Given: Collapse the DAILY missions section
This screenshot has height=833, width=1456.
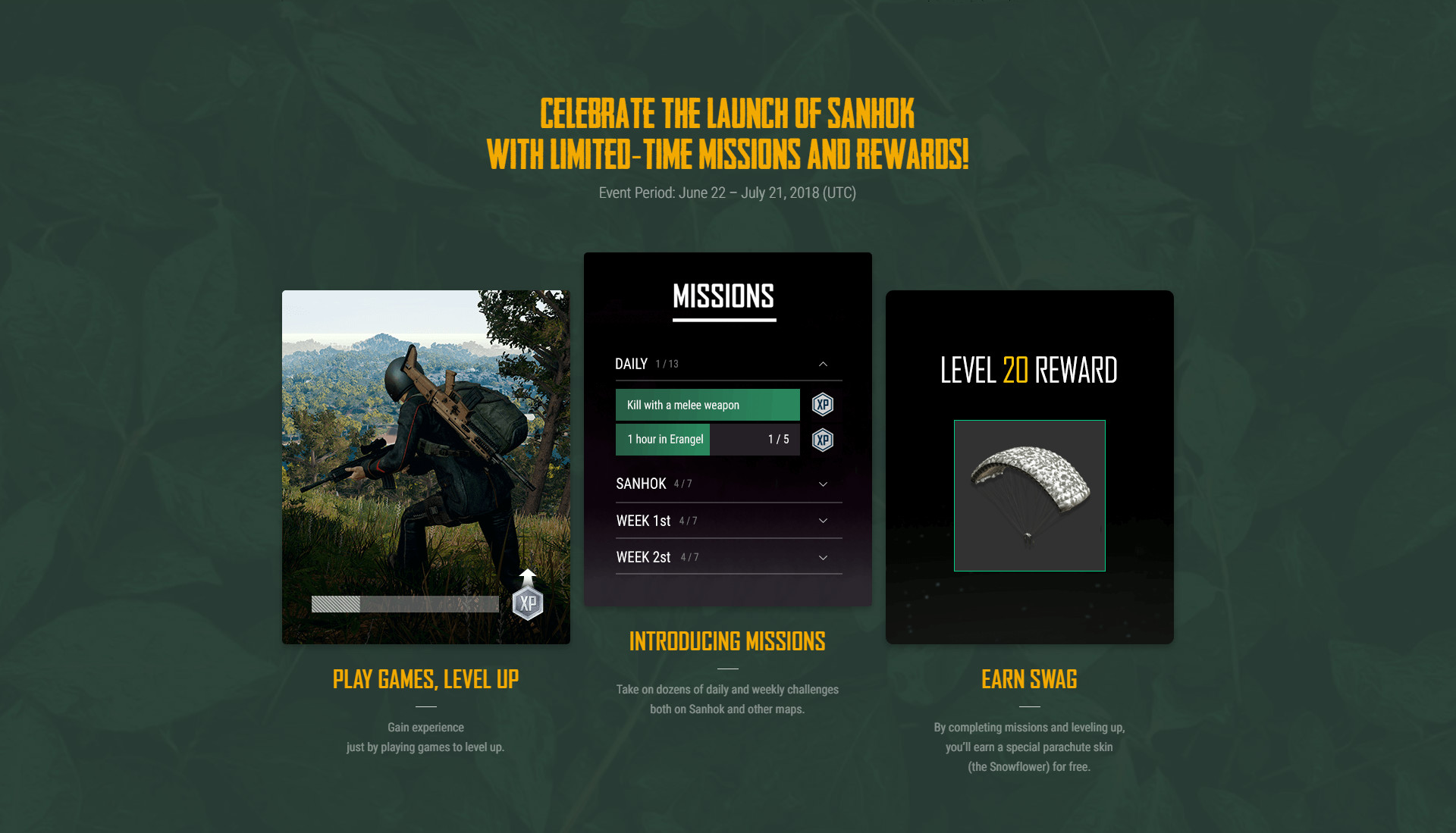Looking at the screenshot, I should [823, 364].
